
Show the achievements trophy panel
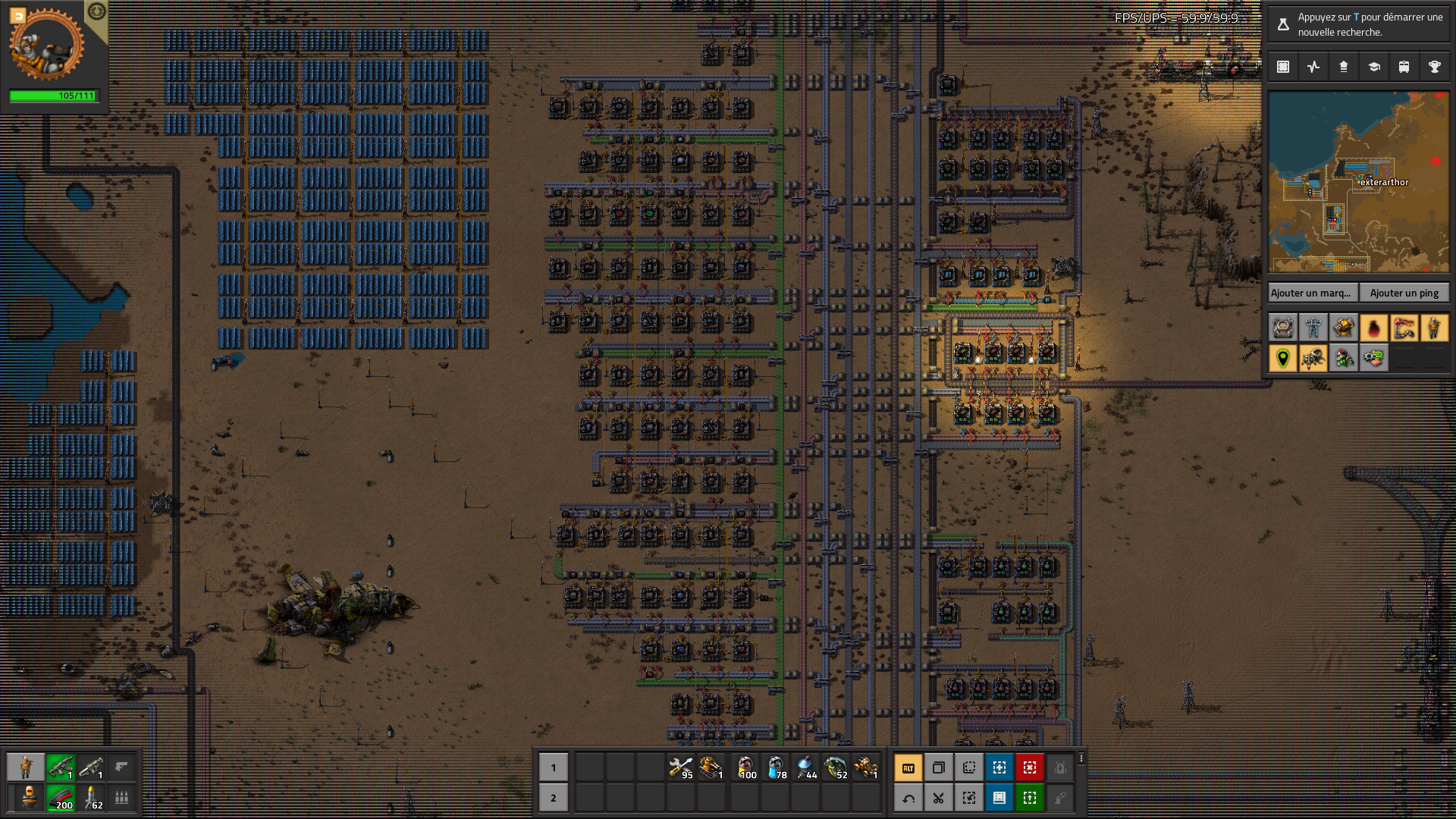click(1434, 67)
